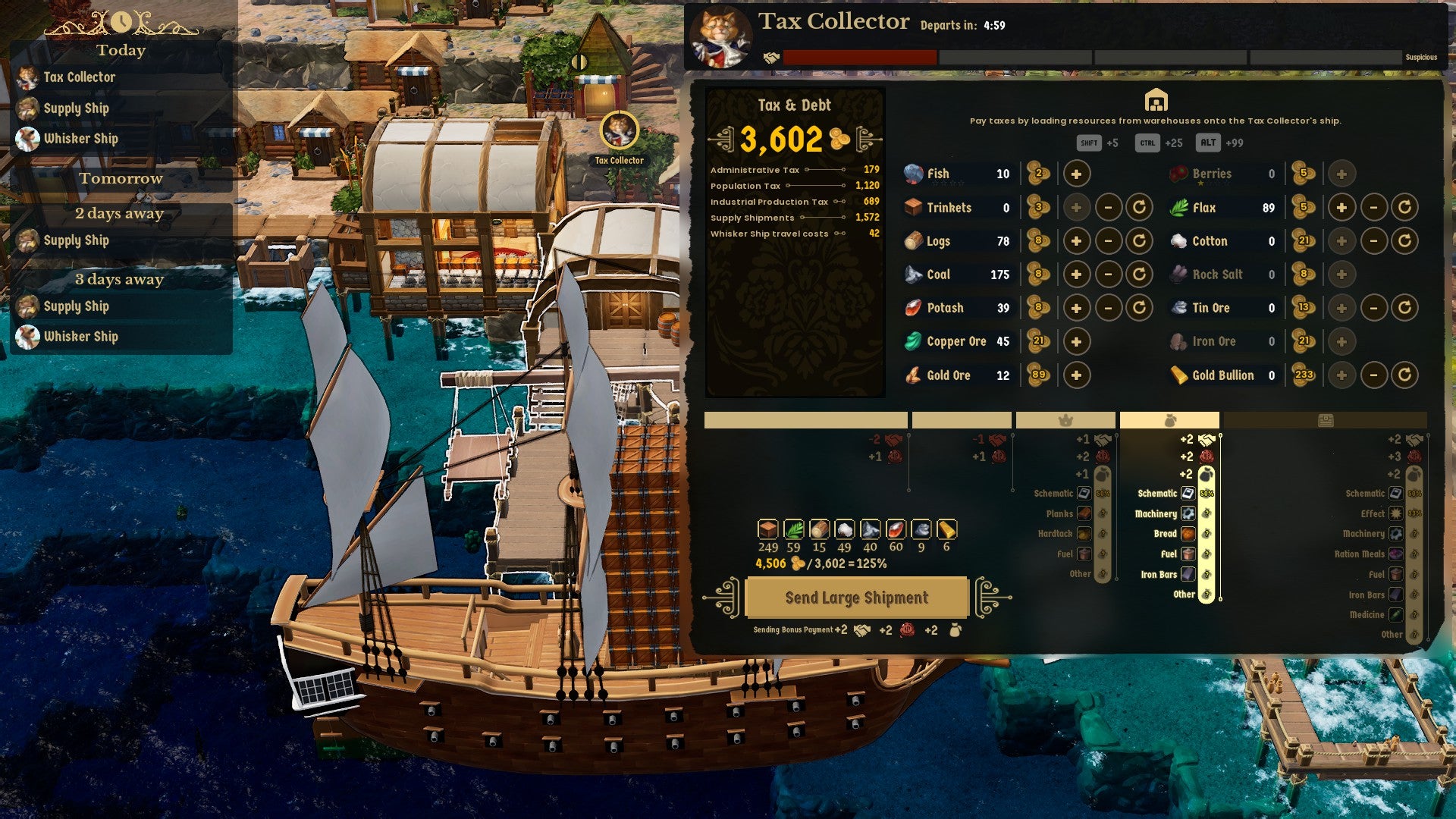Click the warehouse icon in the tax panel
The height and width of the screenshot is (819, 1456).
[1155, 100]
